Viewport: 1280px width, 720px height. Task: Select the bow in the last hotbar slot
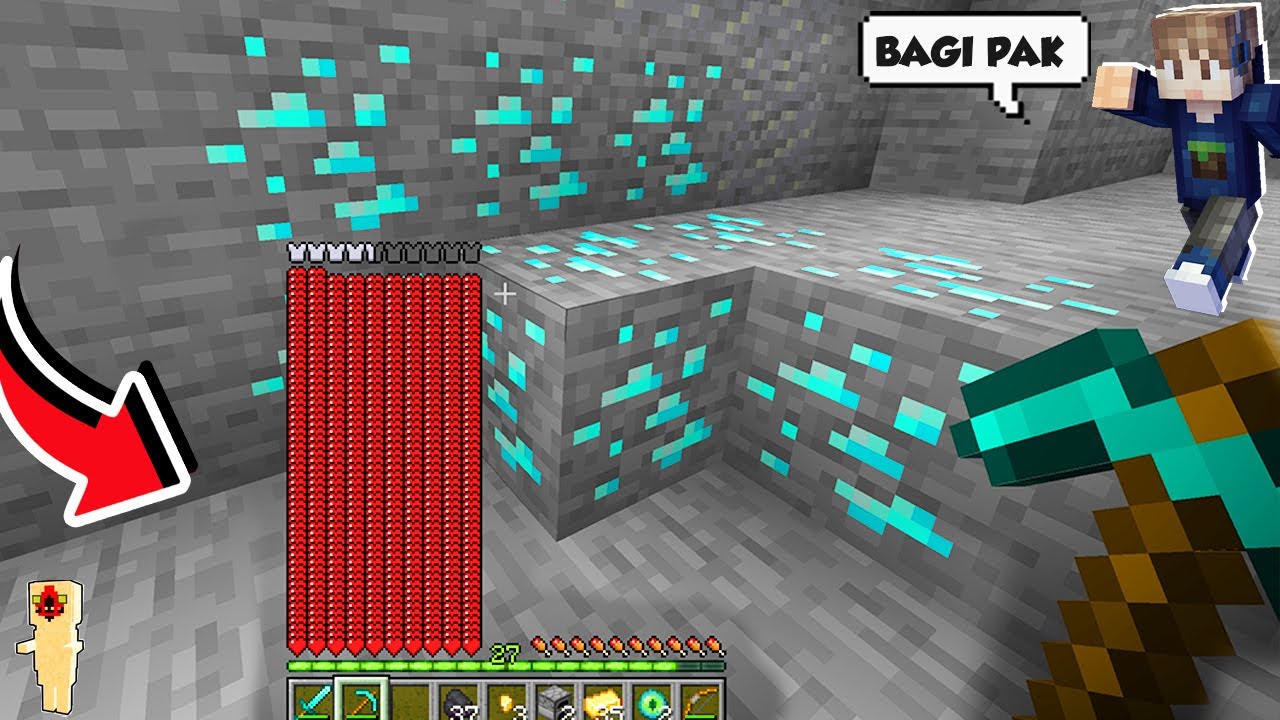tap(698, 700)
